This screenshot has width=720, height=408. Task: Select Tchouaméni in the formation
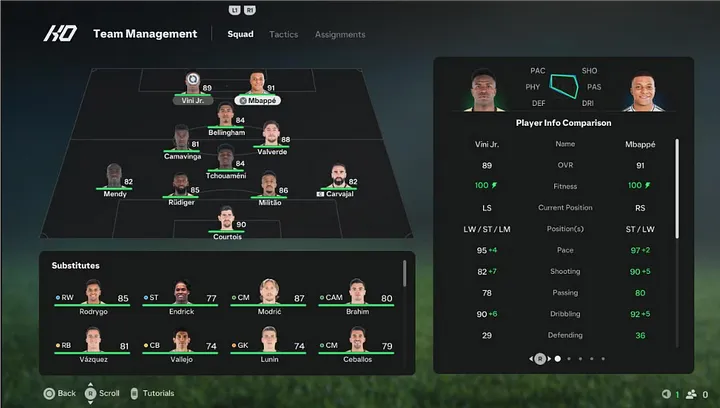pyautogui.click(x=225, y=162)
